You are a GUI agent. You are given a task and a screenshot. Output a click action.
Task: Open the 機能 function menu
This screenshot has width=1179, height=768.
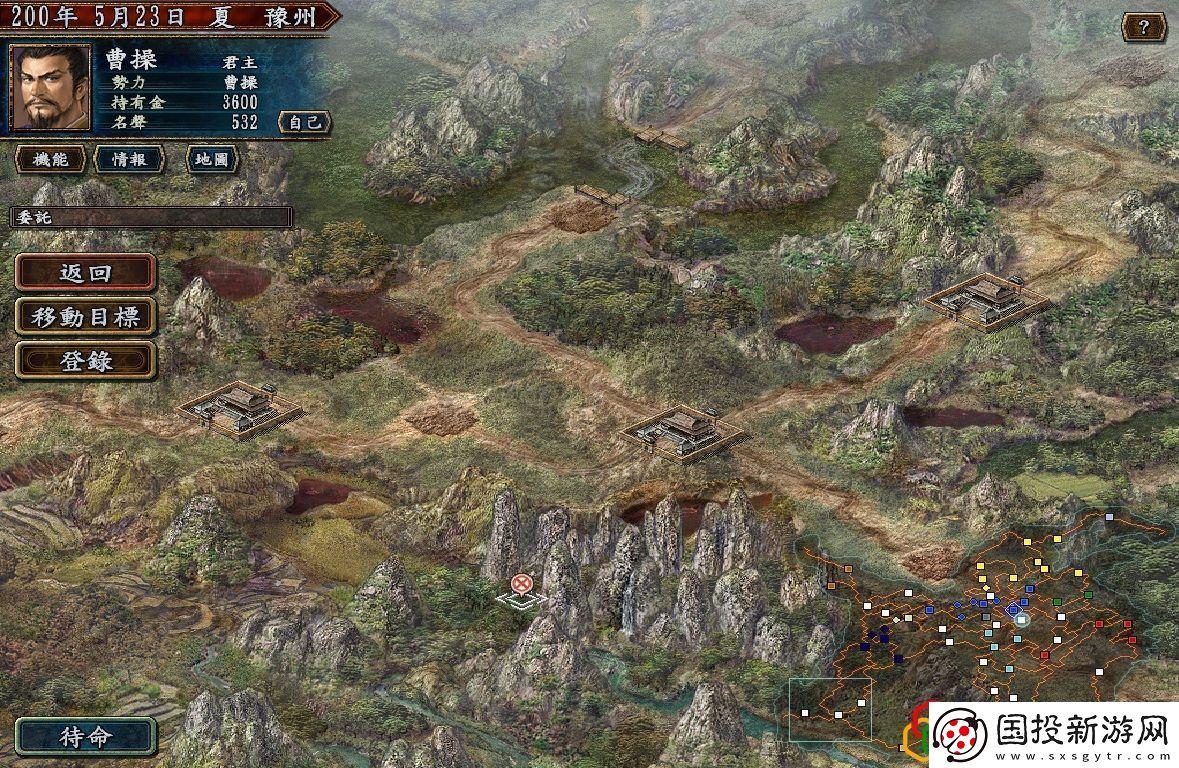click(x=50, y=159)
